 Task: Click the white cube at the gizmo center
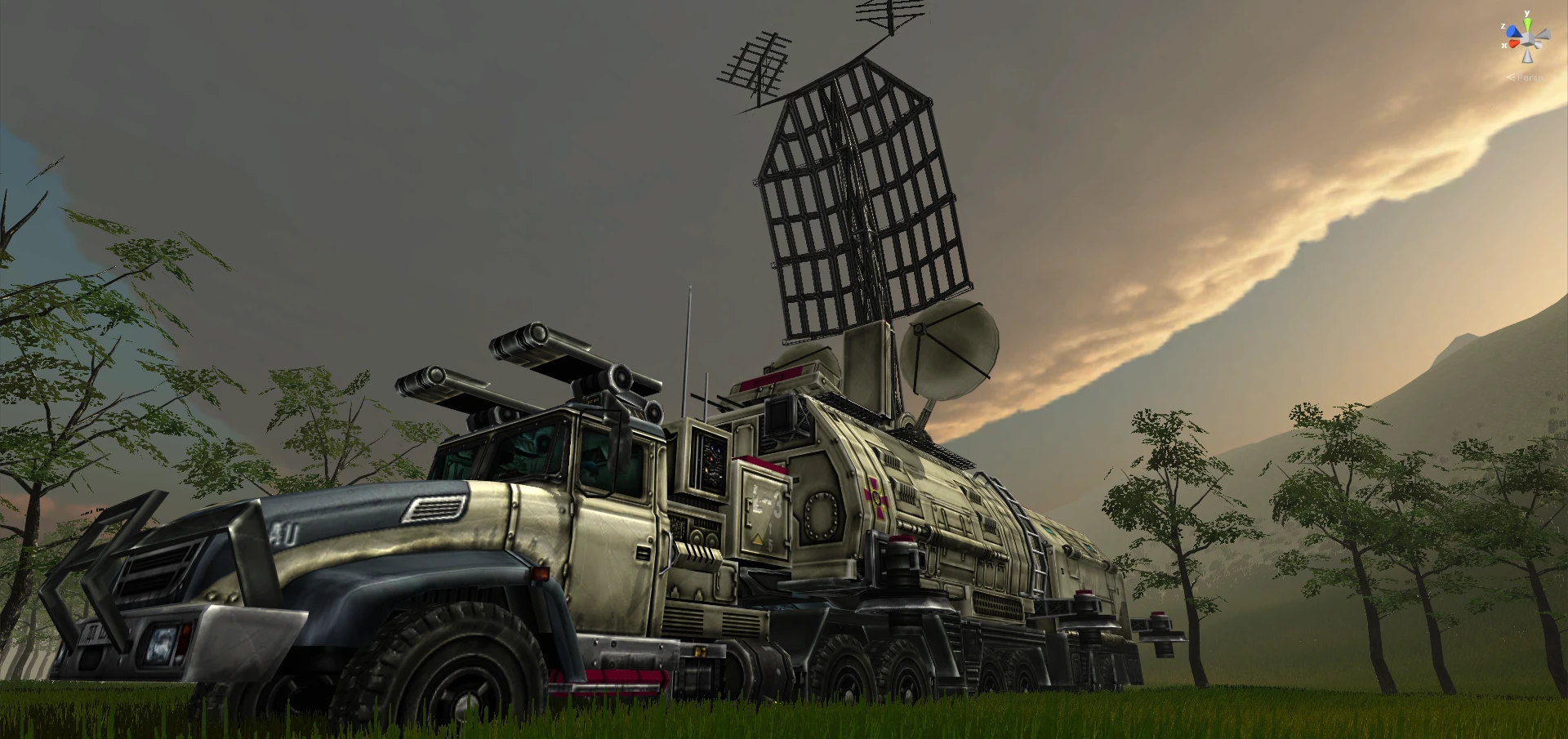1527,38
